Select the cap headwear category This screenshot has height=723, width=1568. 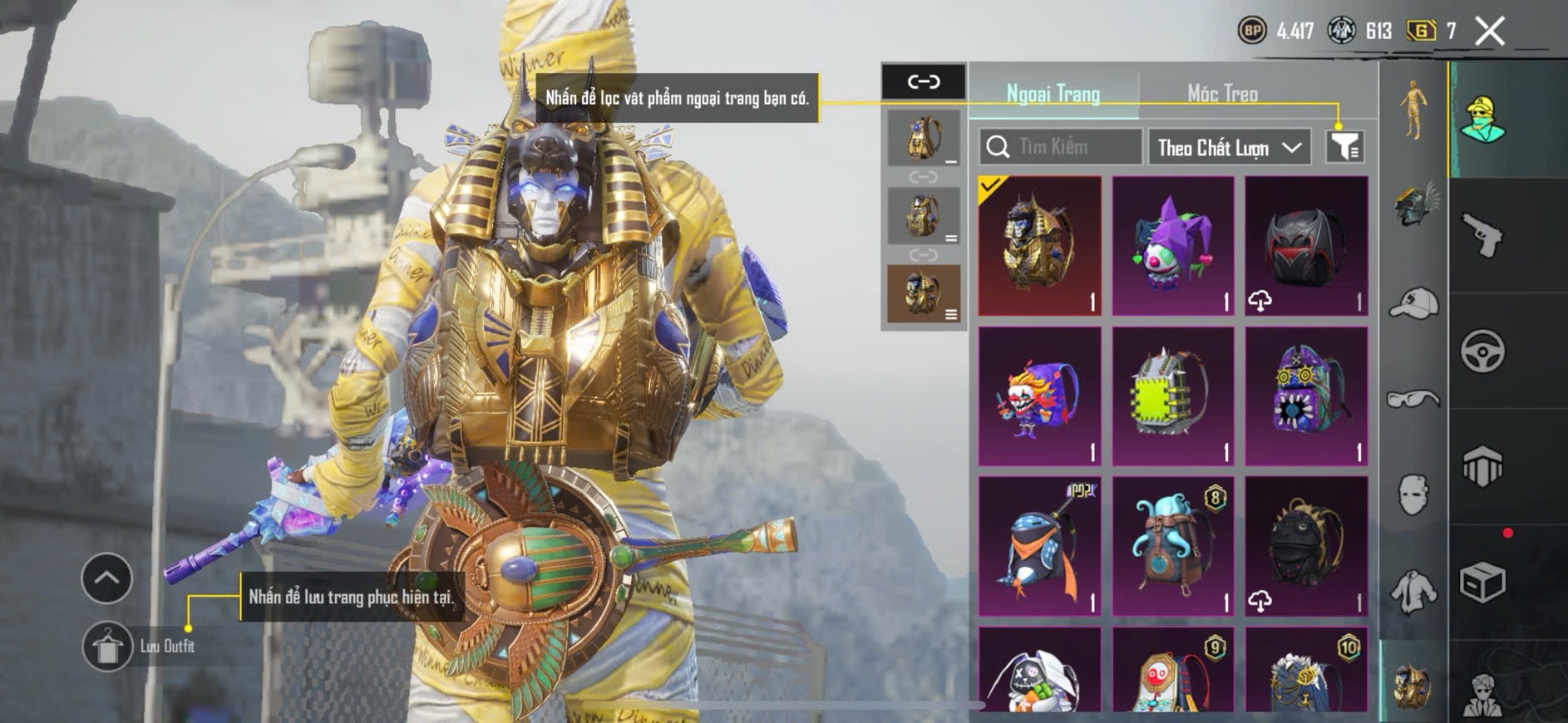click(x=1413, y=302)
